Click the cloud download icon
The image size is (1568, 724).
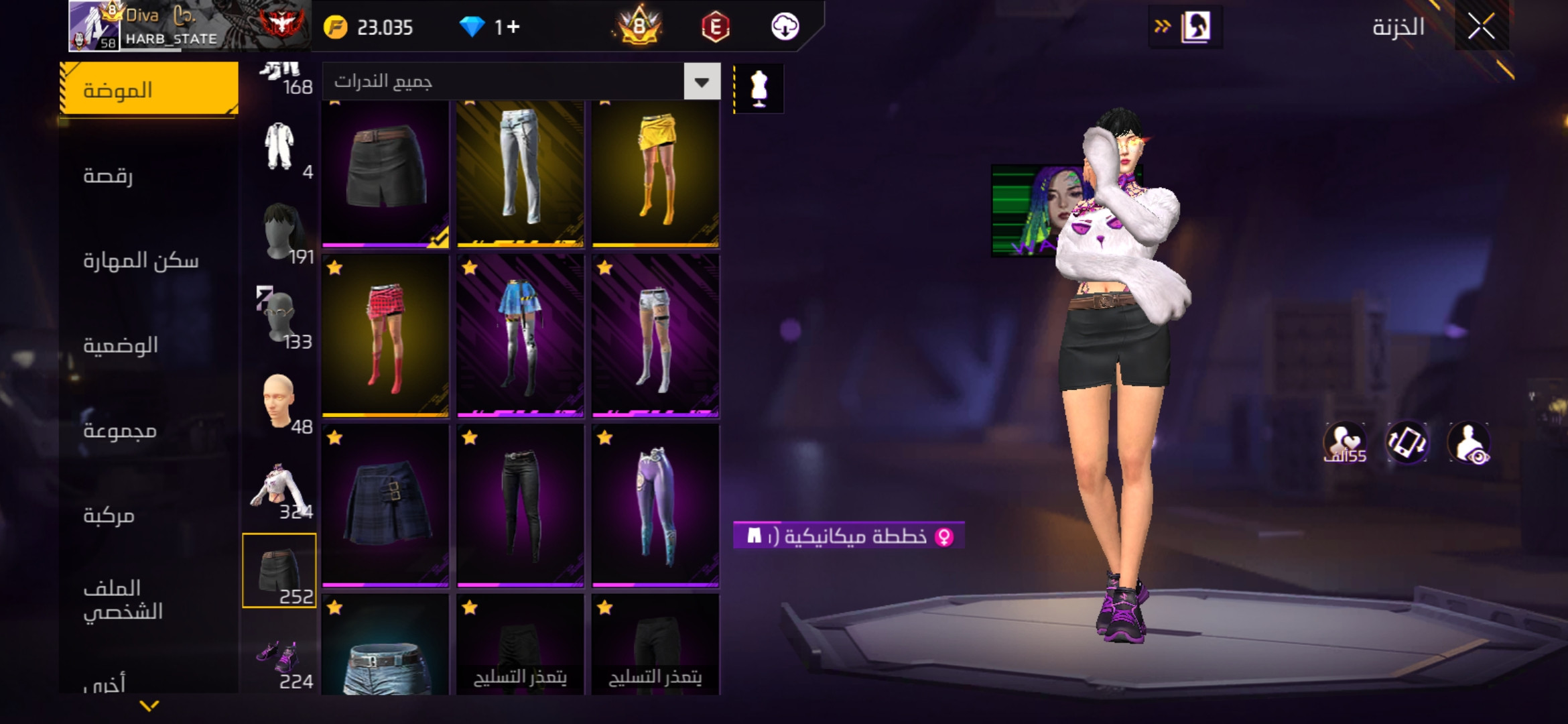[785, 27]
